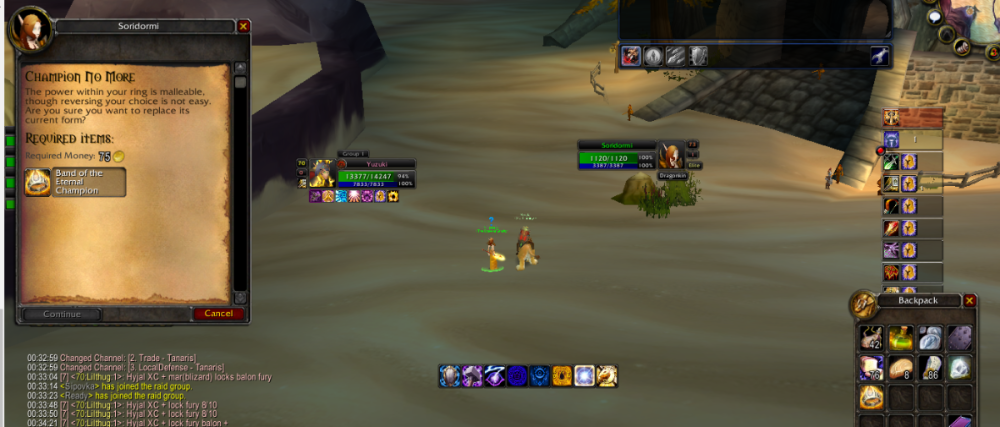Select the white cloth item in backpack
1000x427 pixels.
(x=929, y=338)
